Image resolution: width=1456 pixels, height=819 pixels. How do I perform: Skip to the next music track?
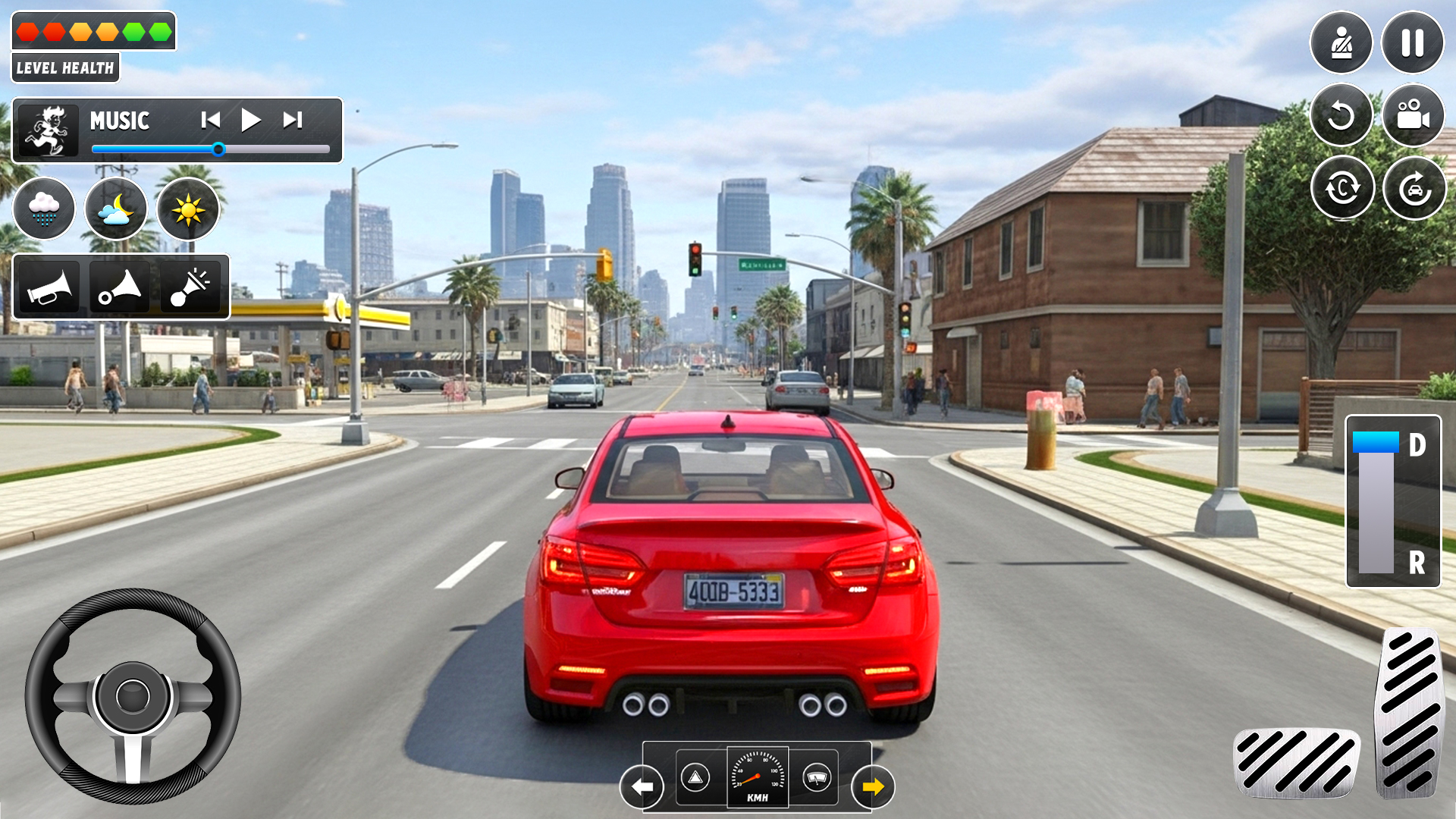[293, 120]
